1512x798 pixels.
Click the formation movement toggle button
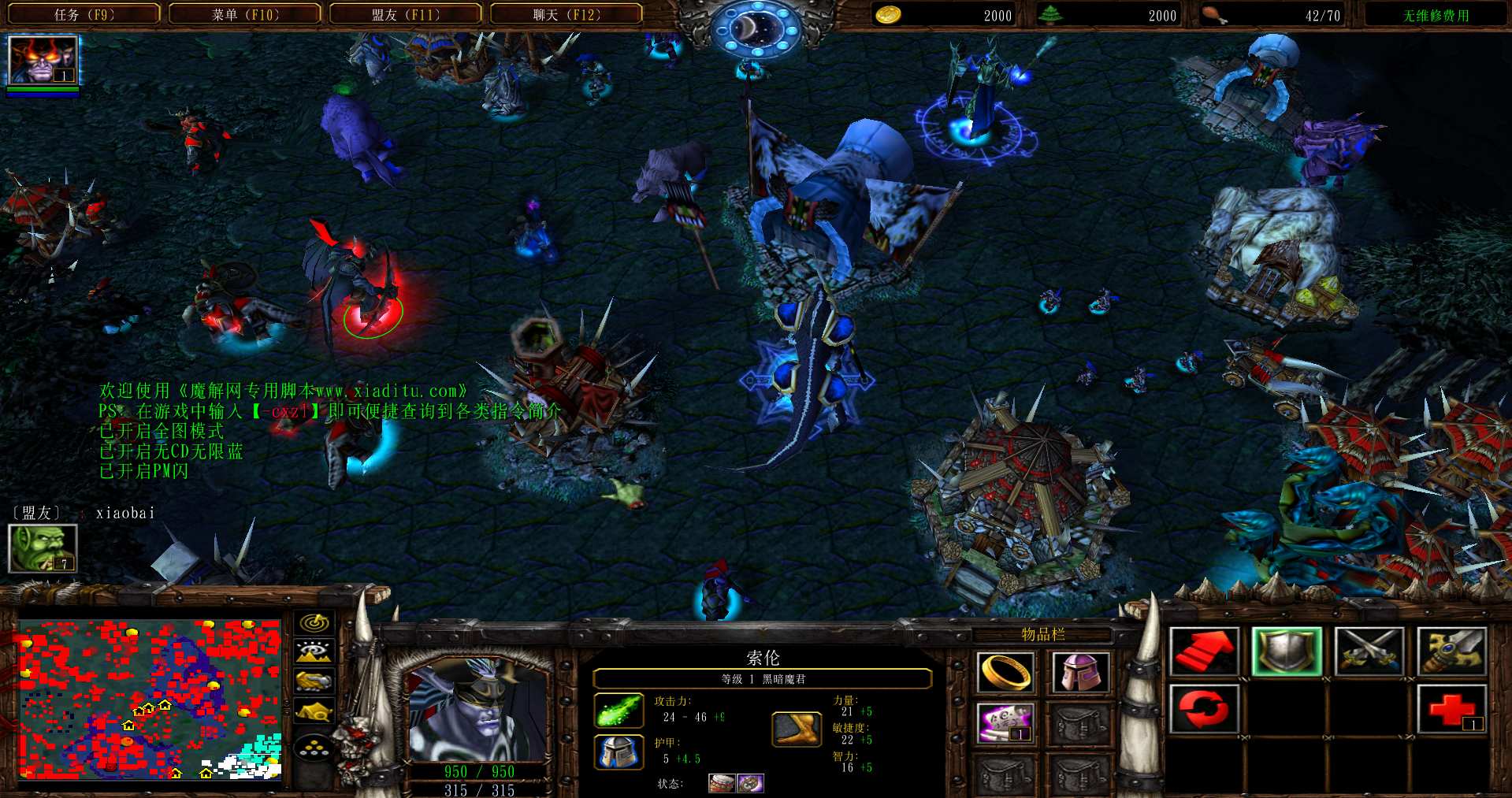click(x=314, y=747)
